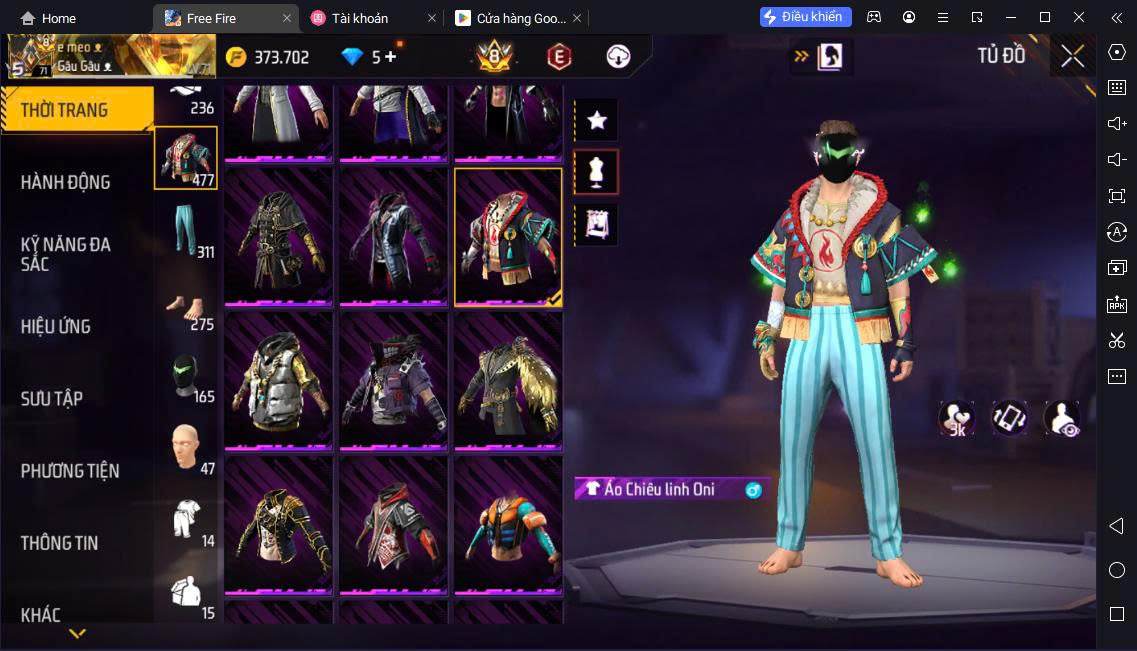Choose the black jacket with golden feathers
The height and width of the screenshot is (651, 1137).
(x=508, y=382)
